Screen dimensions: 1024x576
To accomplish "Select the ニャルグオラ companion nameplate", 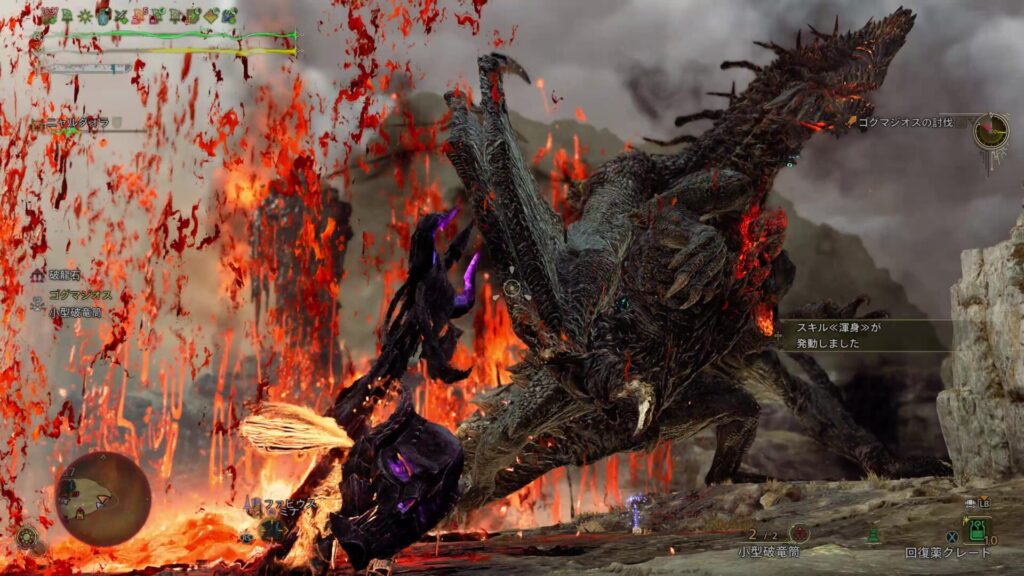I will click(82, 123).
